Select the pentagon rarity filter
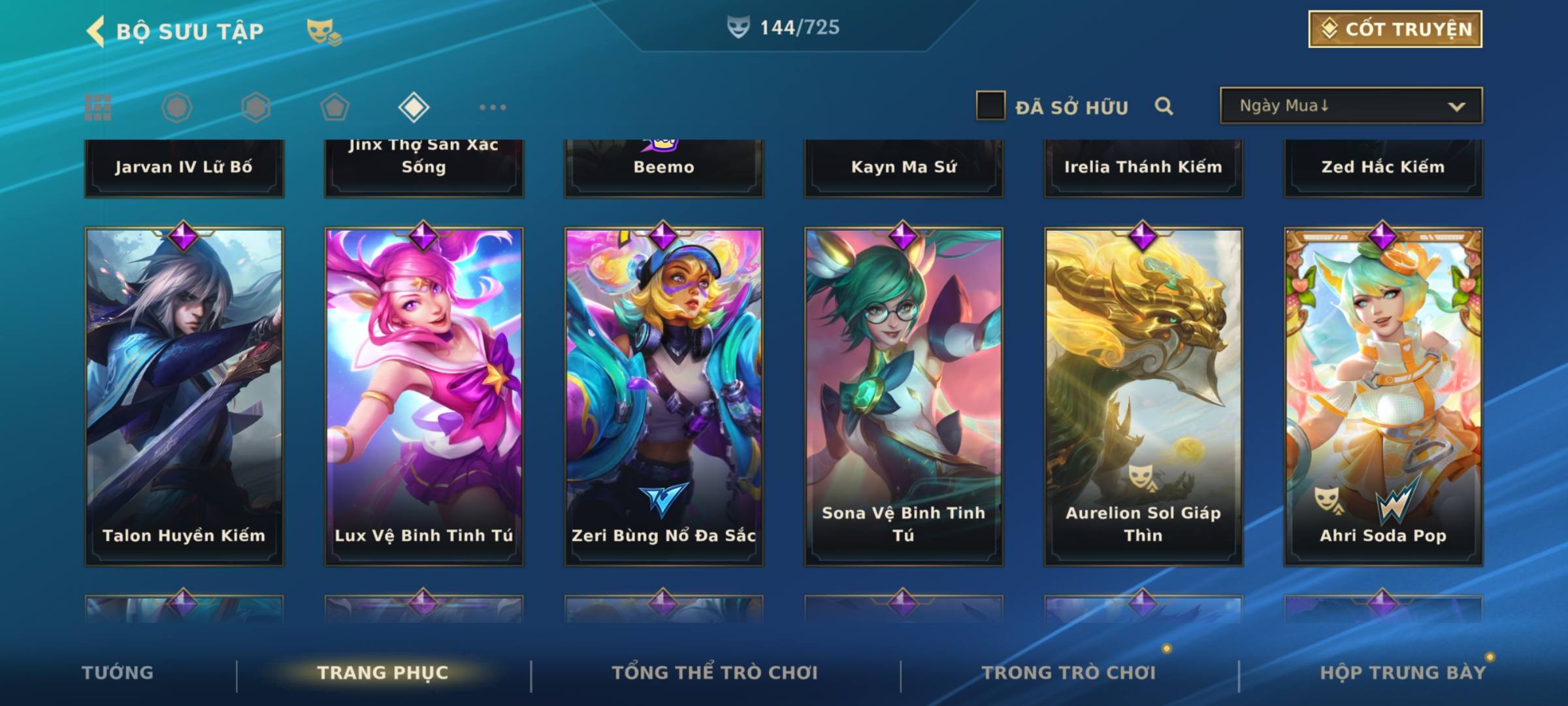Image resolution: width=1568 pixels, height=706 pixels. (x=335, y=107)
